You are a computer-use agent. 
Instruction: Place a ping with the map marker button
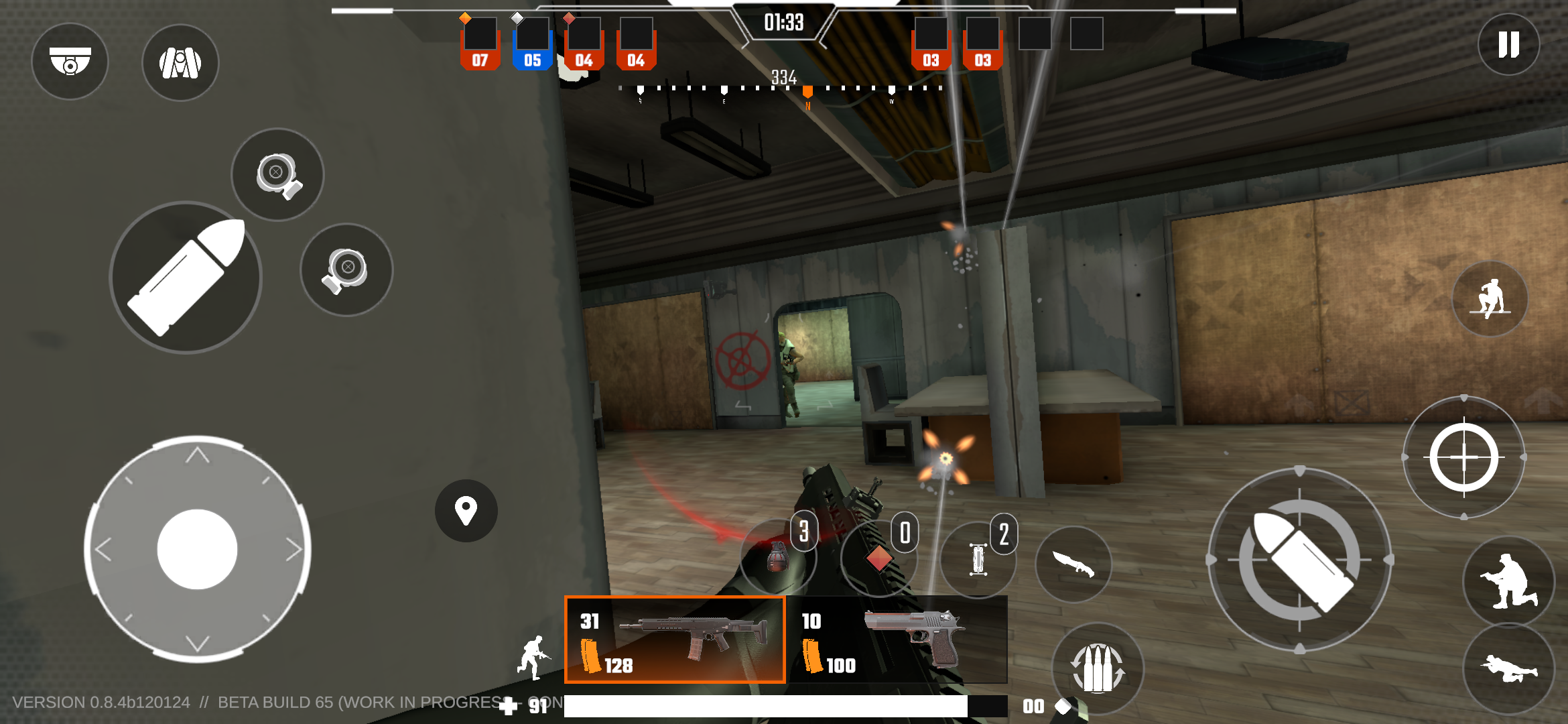pyautogui.click(x=466, y=511)
